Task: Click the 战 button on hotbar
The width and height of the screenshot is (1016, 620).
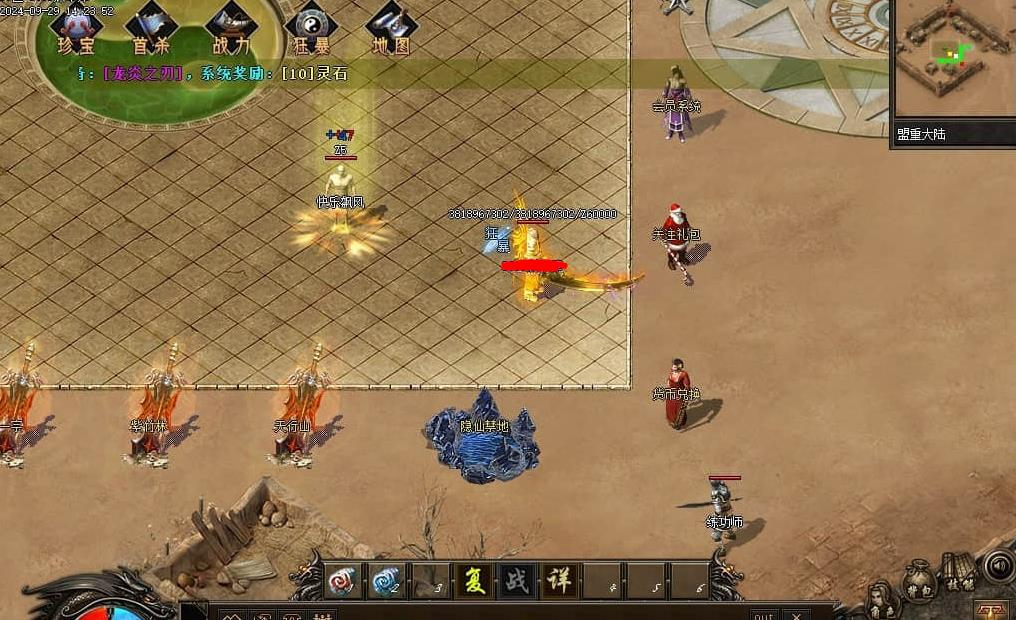Action: pyautogui.click(x=517, y=581)
